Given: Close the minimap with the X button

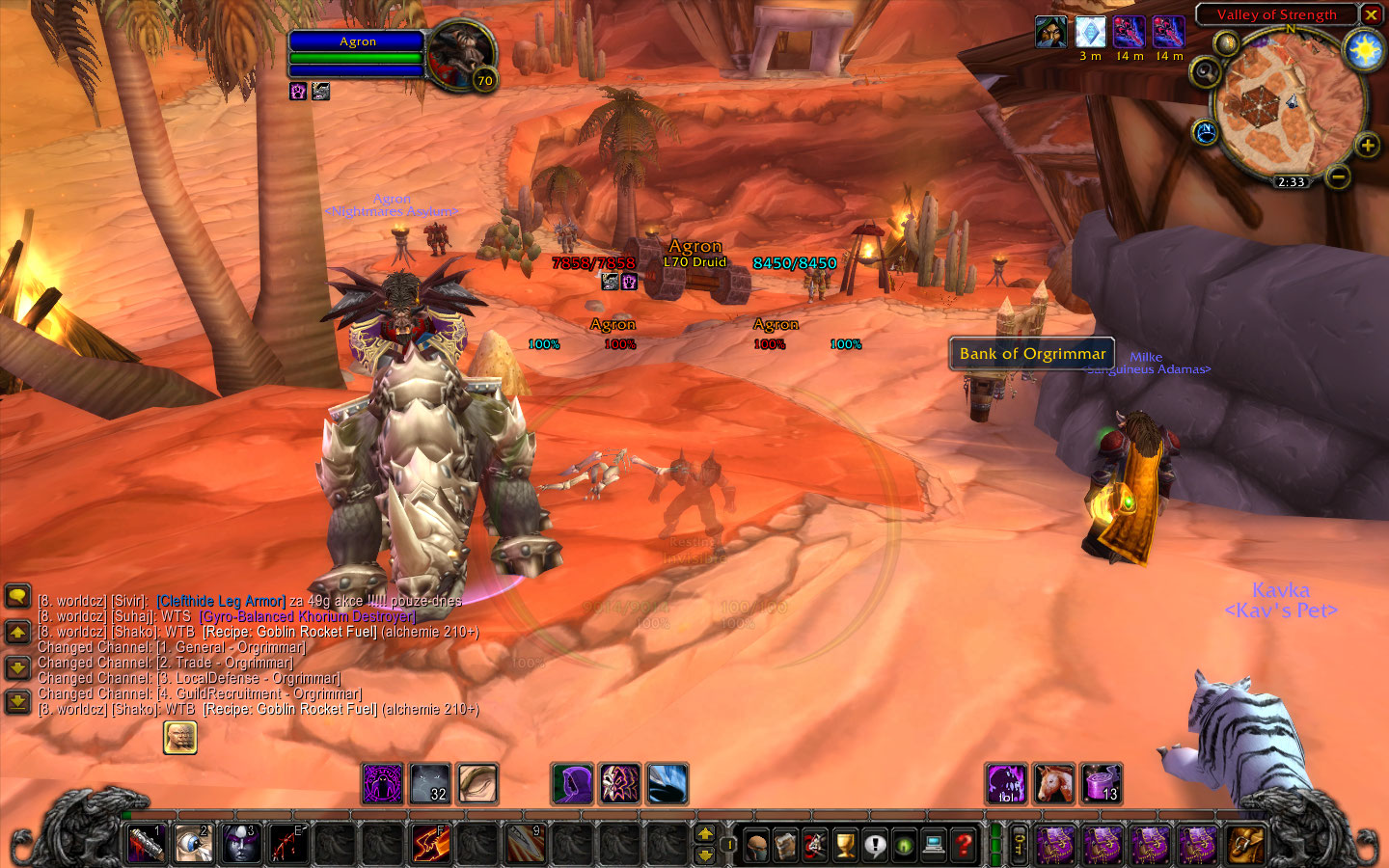Looking at the screenshot, I should click(x=1371, y=14).
